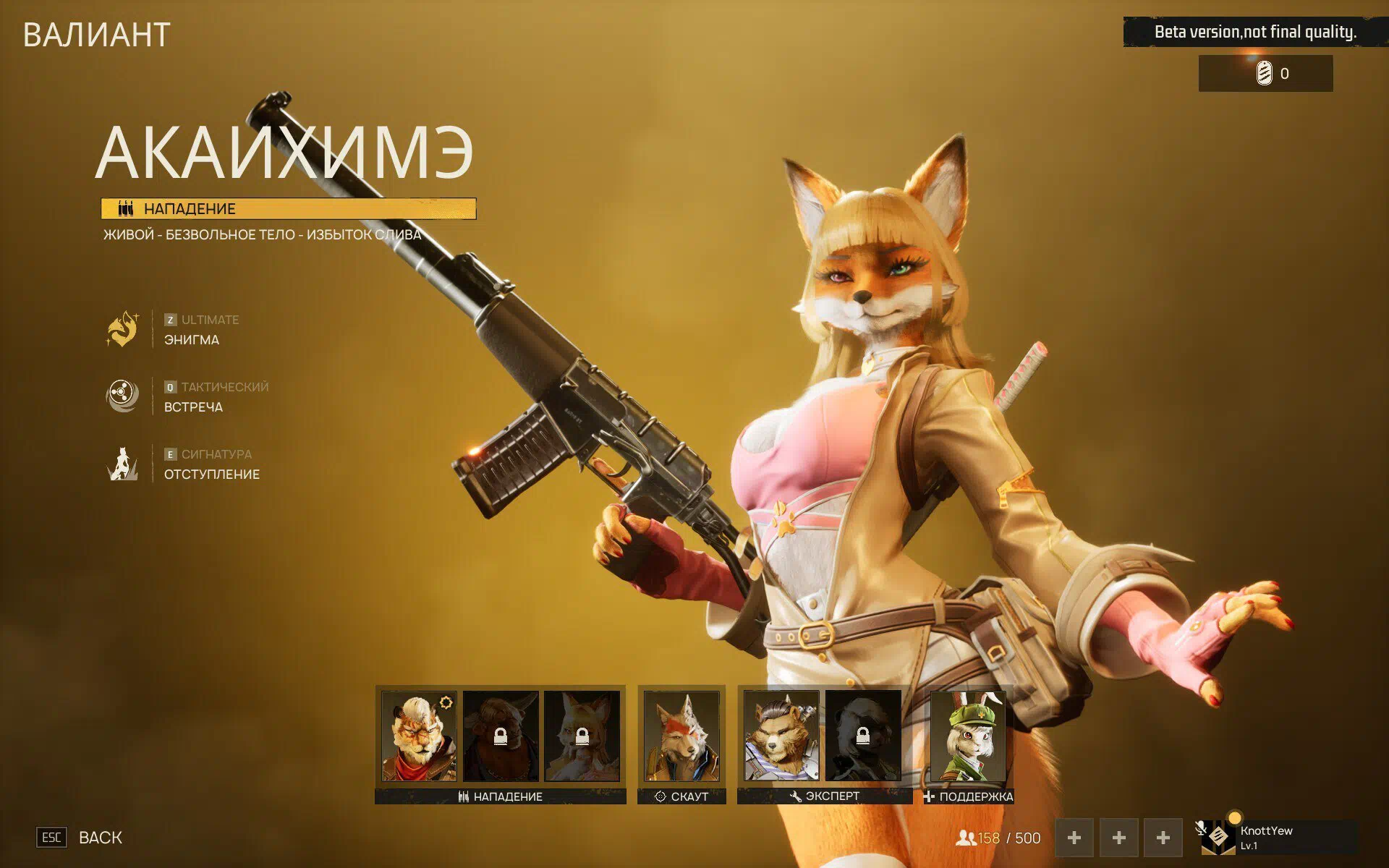Select the tiger character with the red scarf
1389x868 pixels.
[419, 735]
